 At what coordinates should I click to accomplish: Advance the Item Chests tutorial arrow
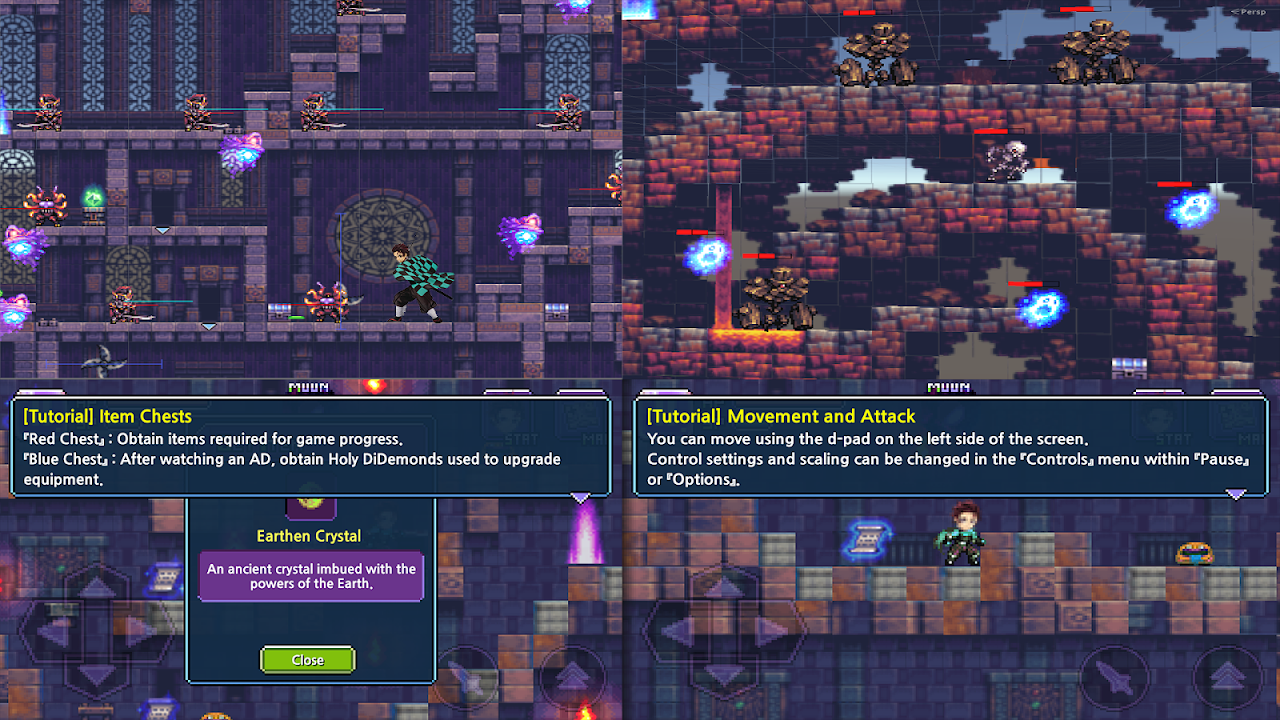coord(580,497)
